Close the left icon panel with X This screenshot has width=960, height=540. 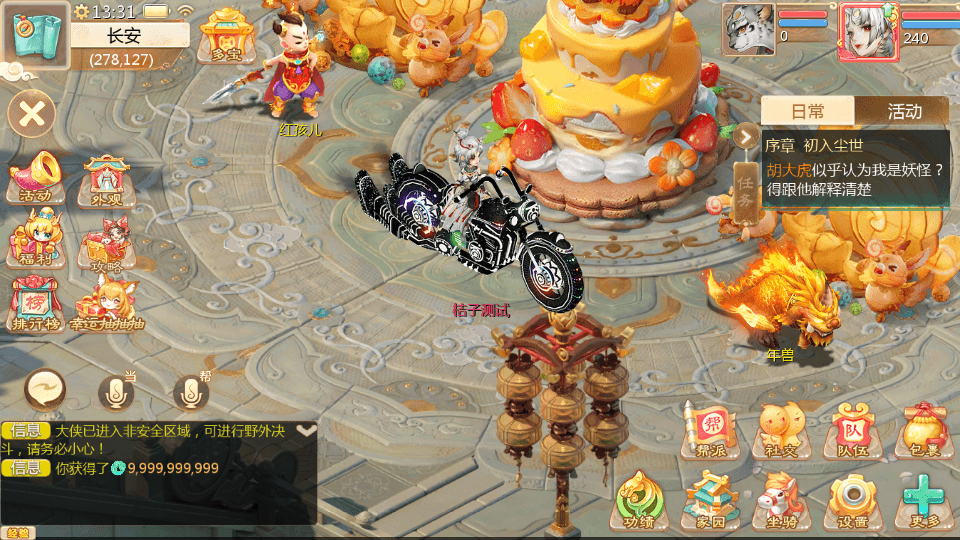(33, 113)
